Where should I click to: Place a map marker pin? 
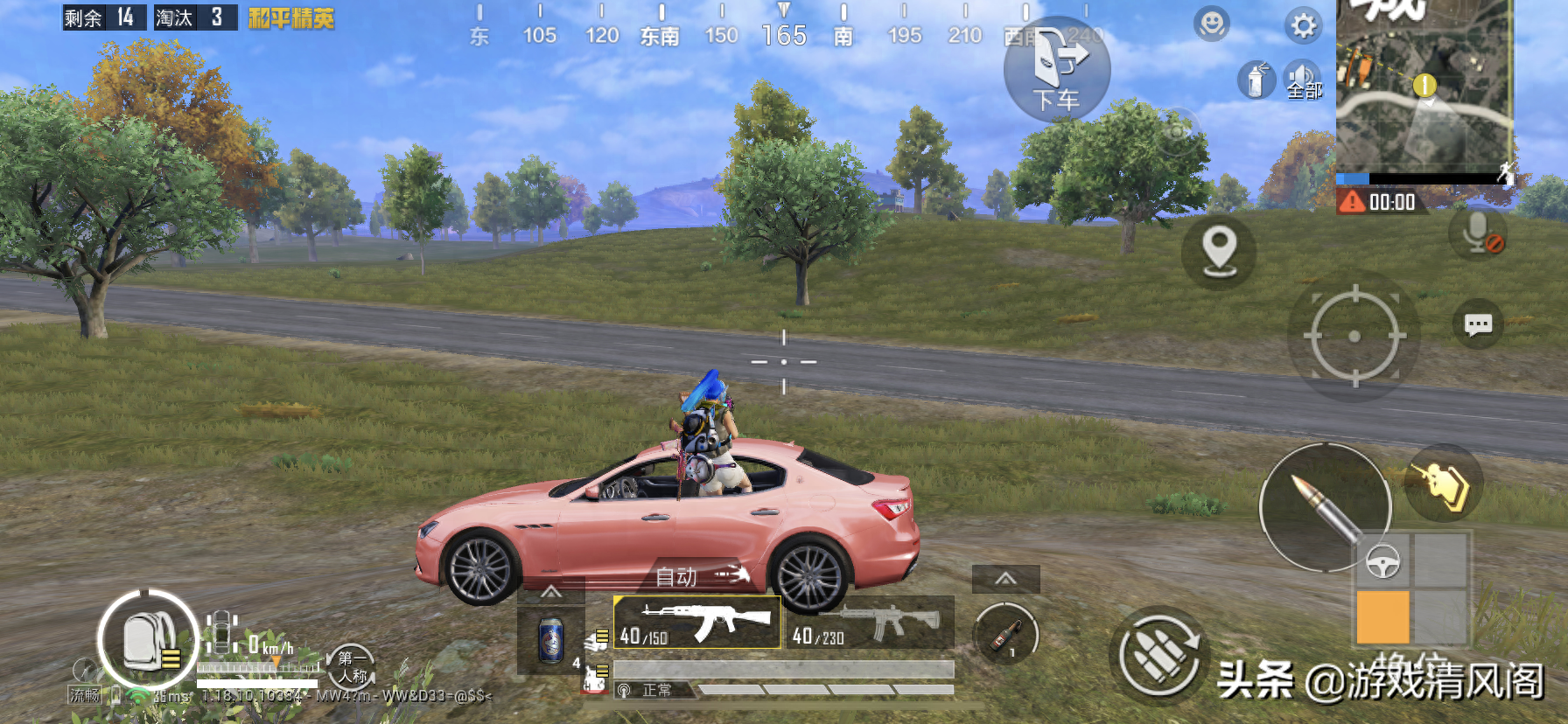click(1219, 252)
